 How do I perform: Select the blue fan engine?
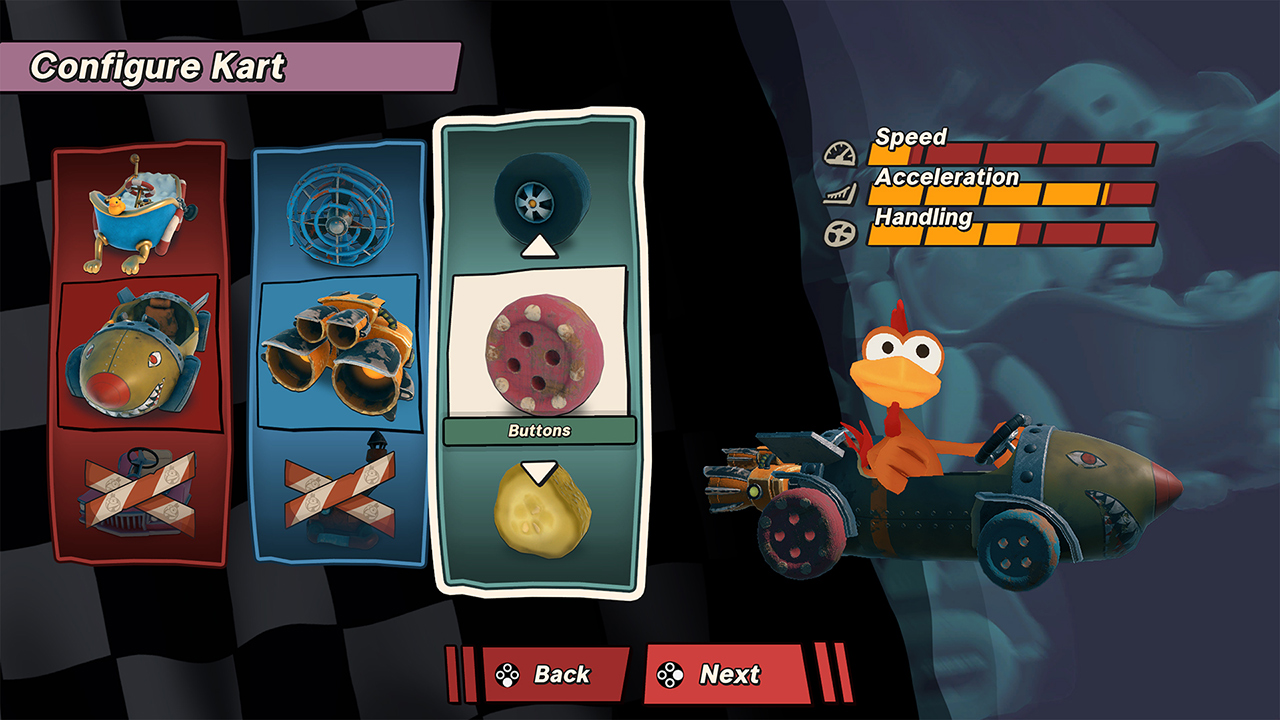pyautogui.click(x=335, y=215)
